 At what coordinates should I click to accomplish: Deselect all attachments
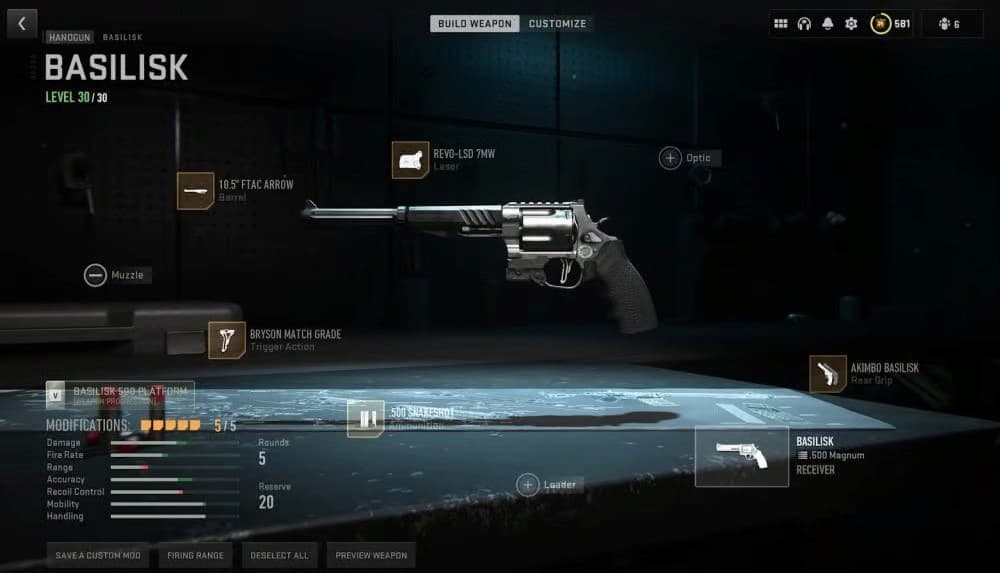pyautogui.click(x=279, y=555)
